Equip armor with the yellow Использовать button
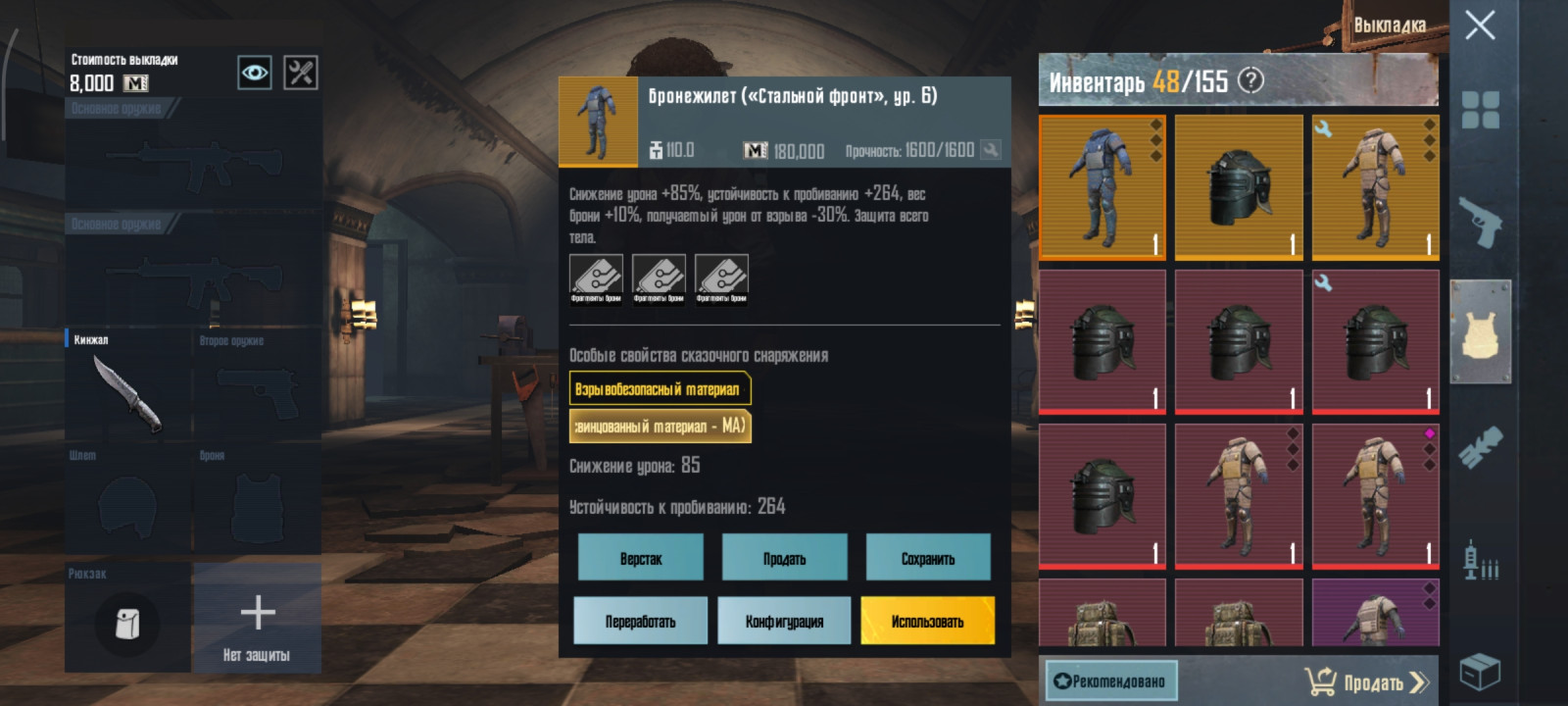This screenshot has height=706, width=1568. 927,621
